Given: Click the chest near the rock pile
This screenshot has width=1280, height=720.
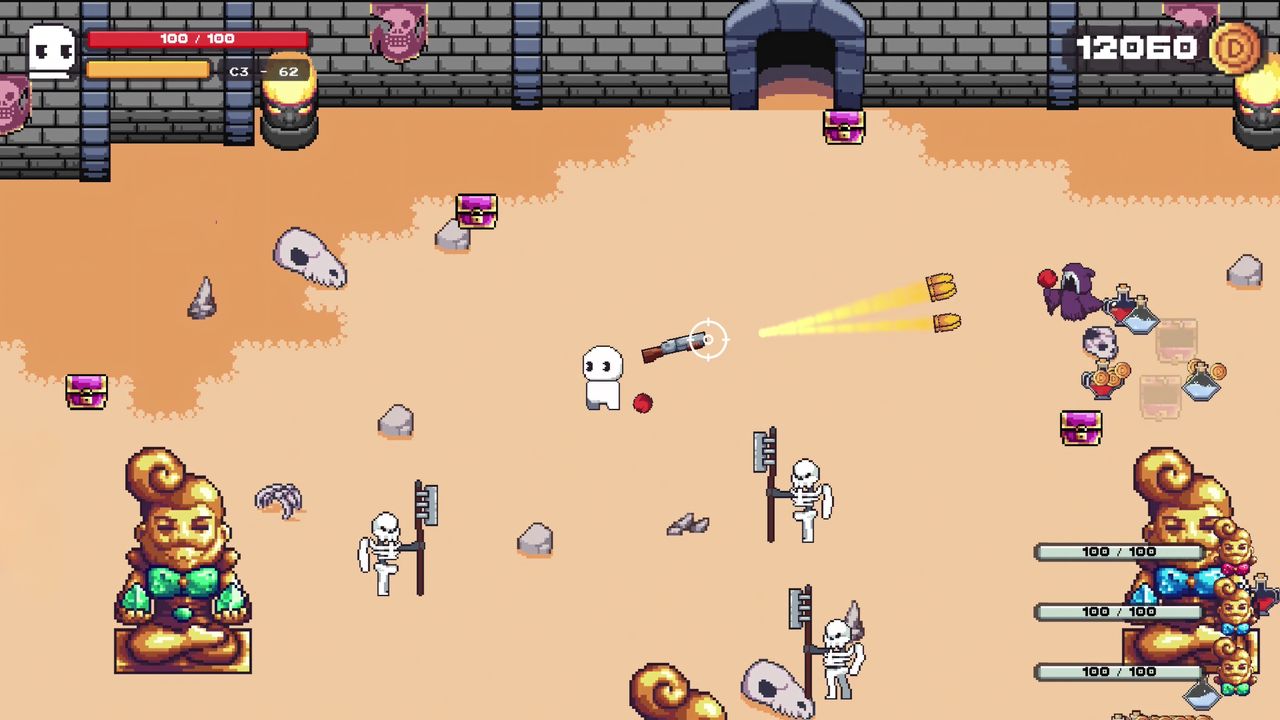Looking at the screenshot, I should 475,210.
